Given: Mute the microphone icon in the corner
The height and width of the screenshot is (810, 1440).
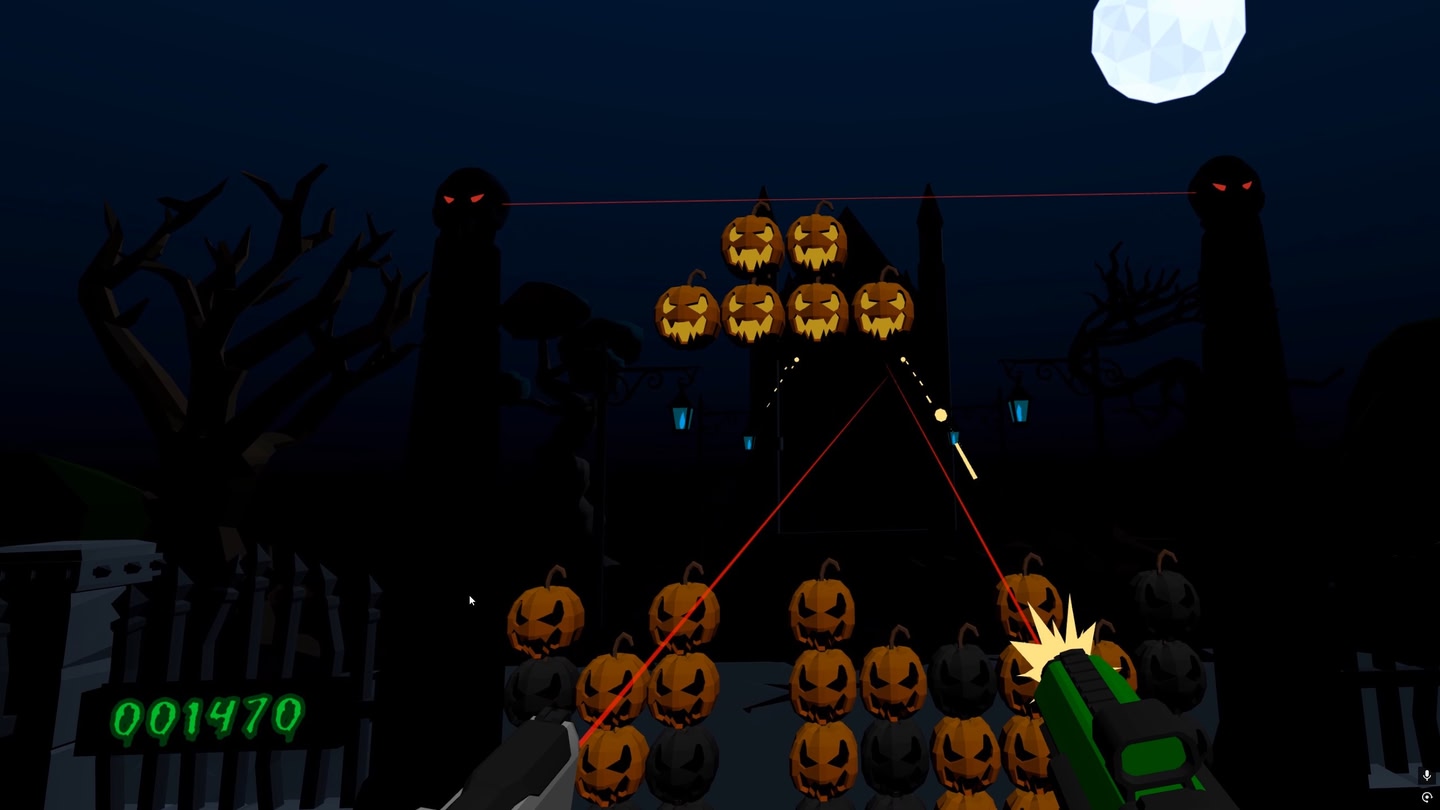Looking at the screenshot, I should tap(1428, 773).
